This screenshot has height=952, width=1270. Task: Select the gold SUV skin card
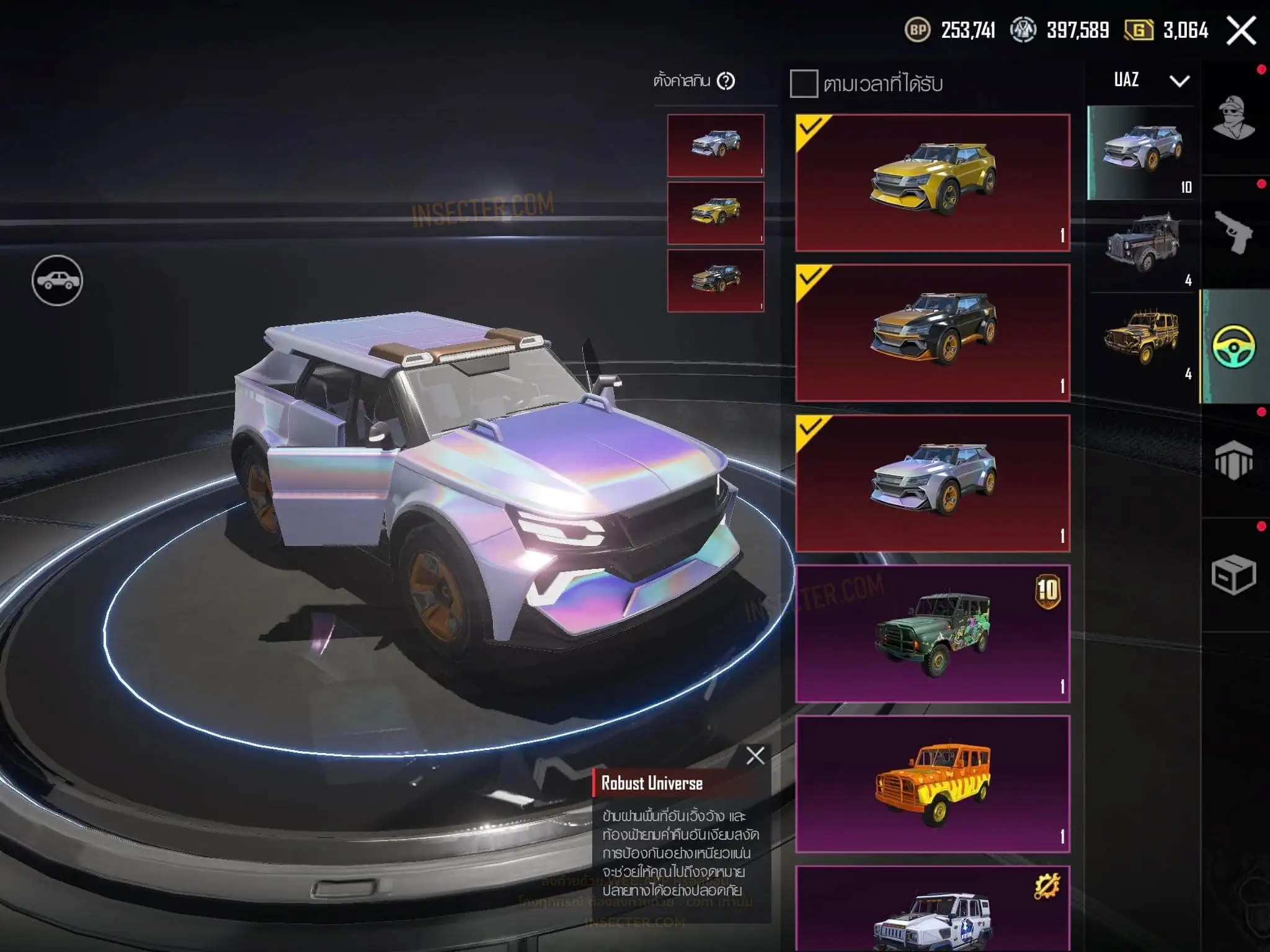[x=933, y=183]
